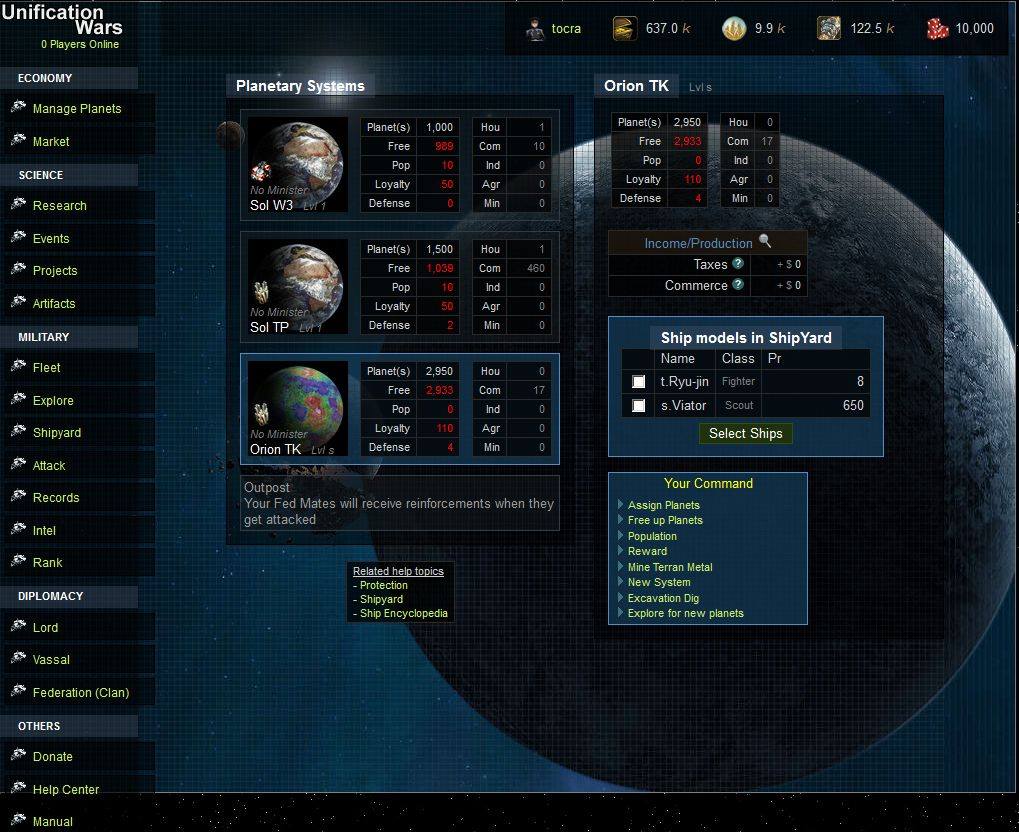Start an Excavation Dig command
1019x832 pixels.
coord(663,599)
